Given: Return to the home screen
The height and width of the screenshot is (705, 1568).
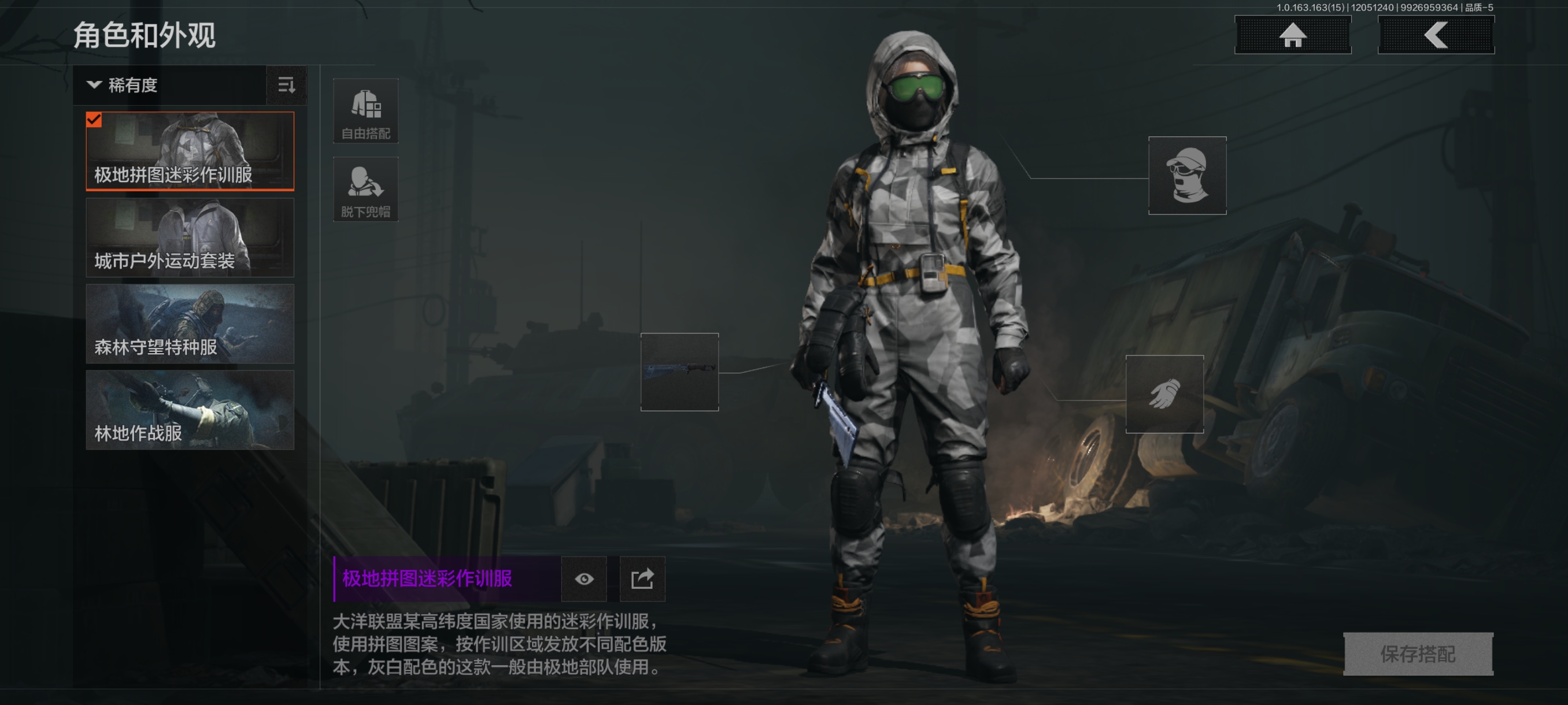Looking at the screenshot, I should click(1292, 35).
